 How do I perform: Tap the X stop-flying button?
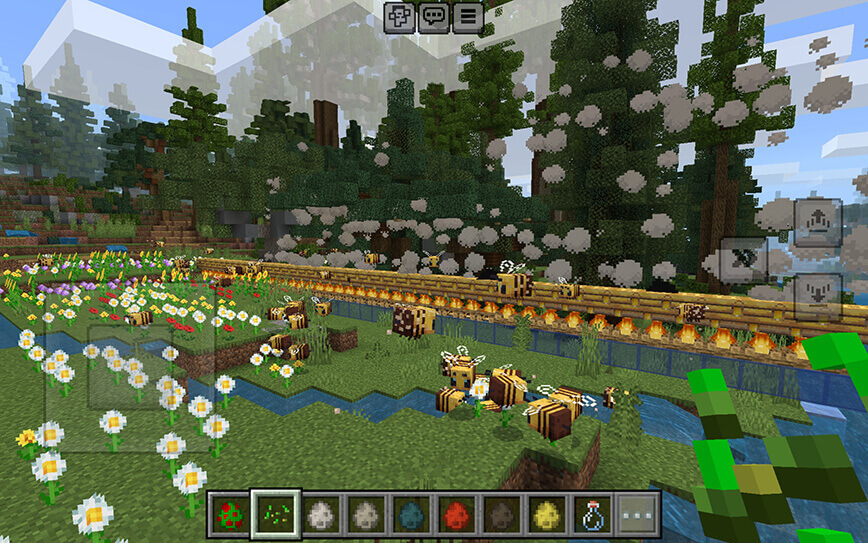tap(745, 259)
